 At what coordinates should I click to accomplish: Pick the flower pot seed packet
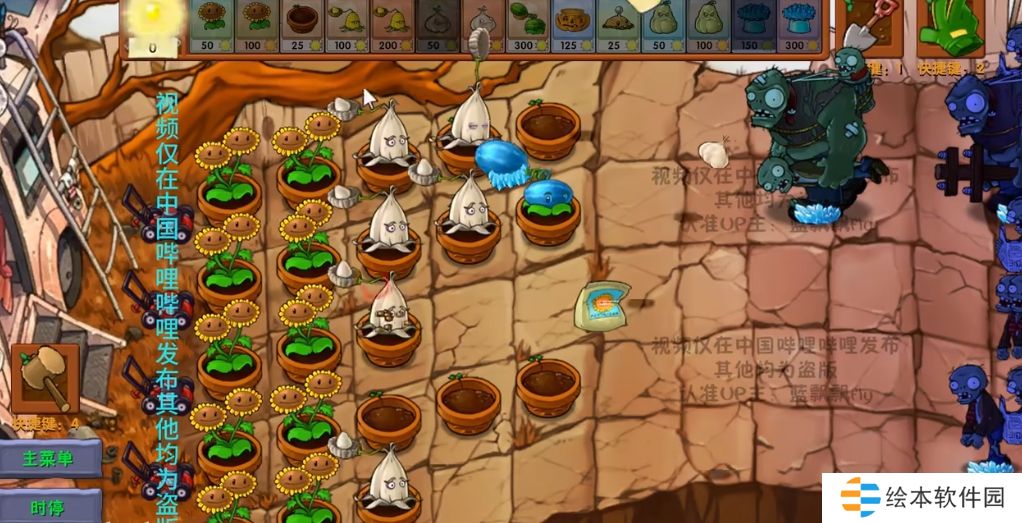(x=300, y=26)
